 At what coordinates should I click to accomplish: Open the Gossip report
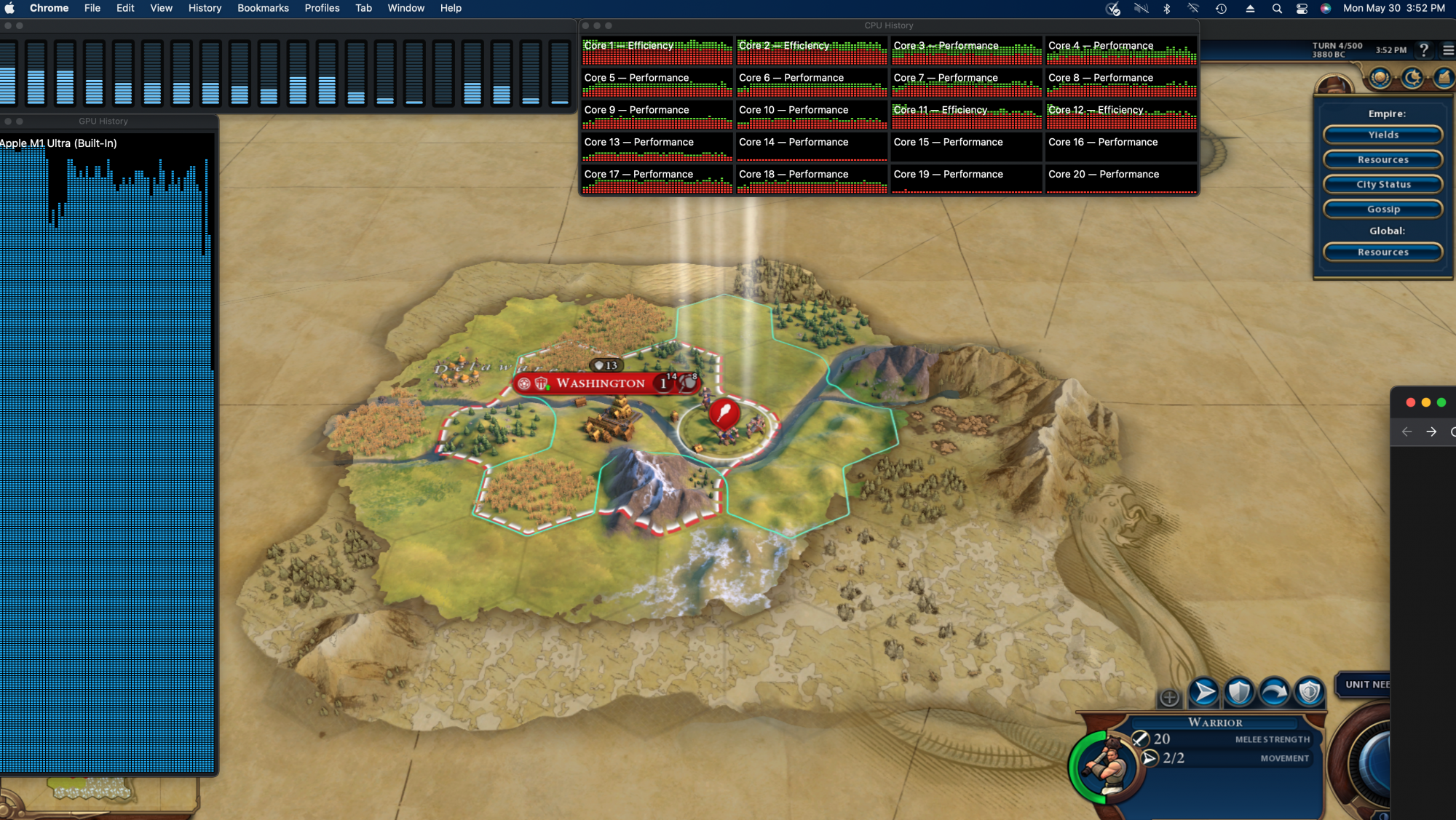1382,210
